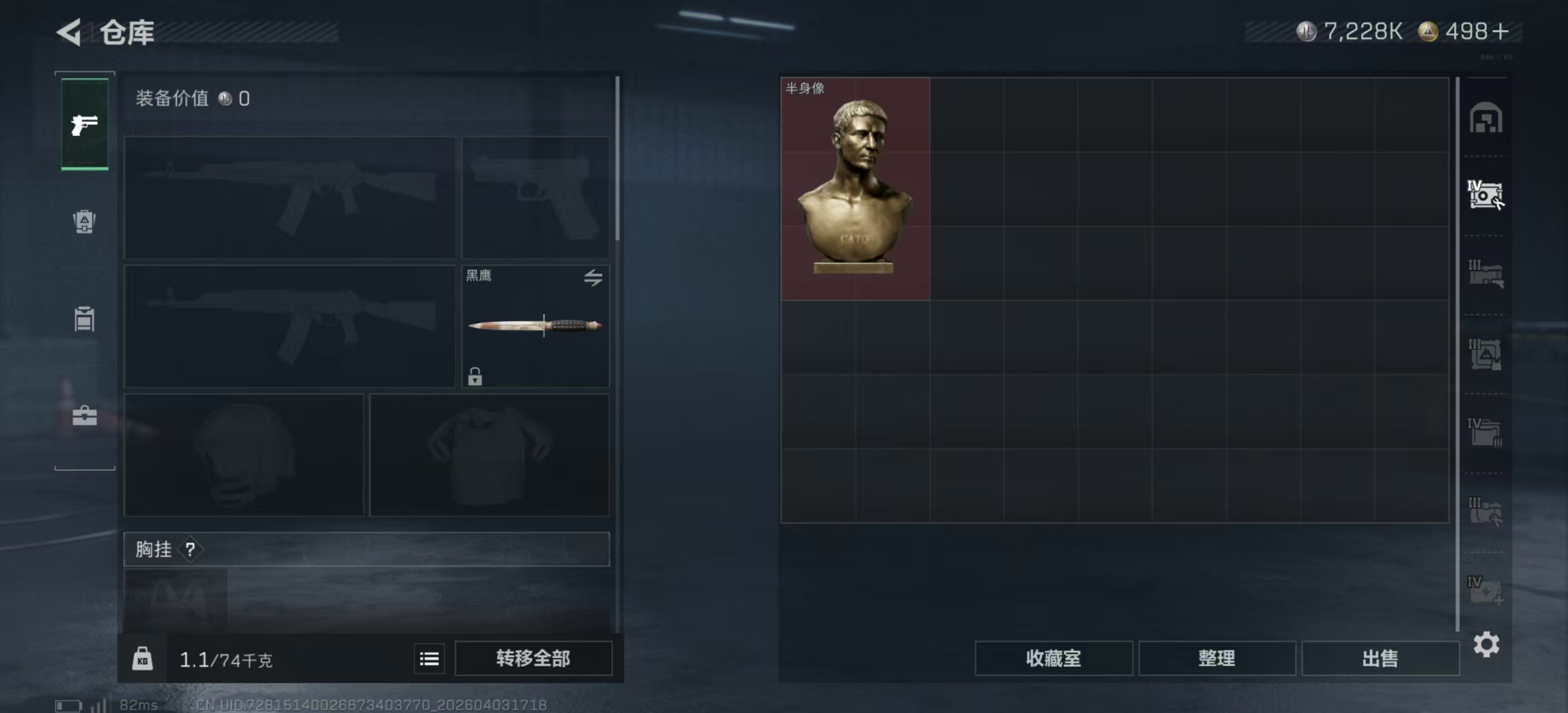Screen dimensions: 1568x713
Task: Open the briefcase safe box icon
Action: click(85, 416)
